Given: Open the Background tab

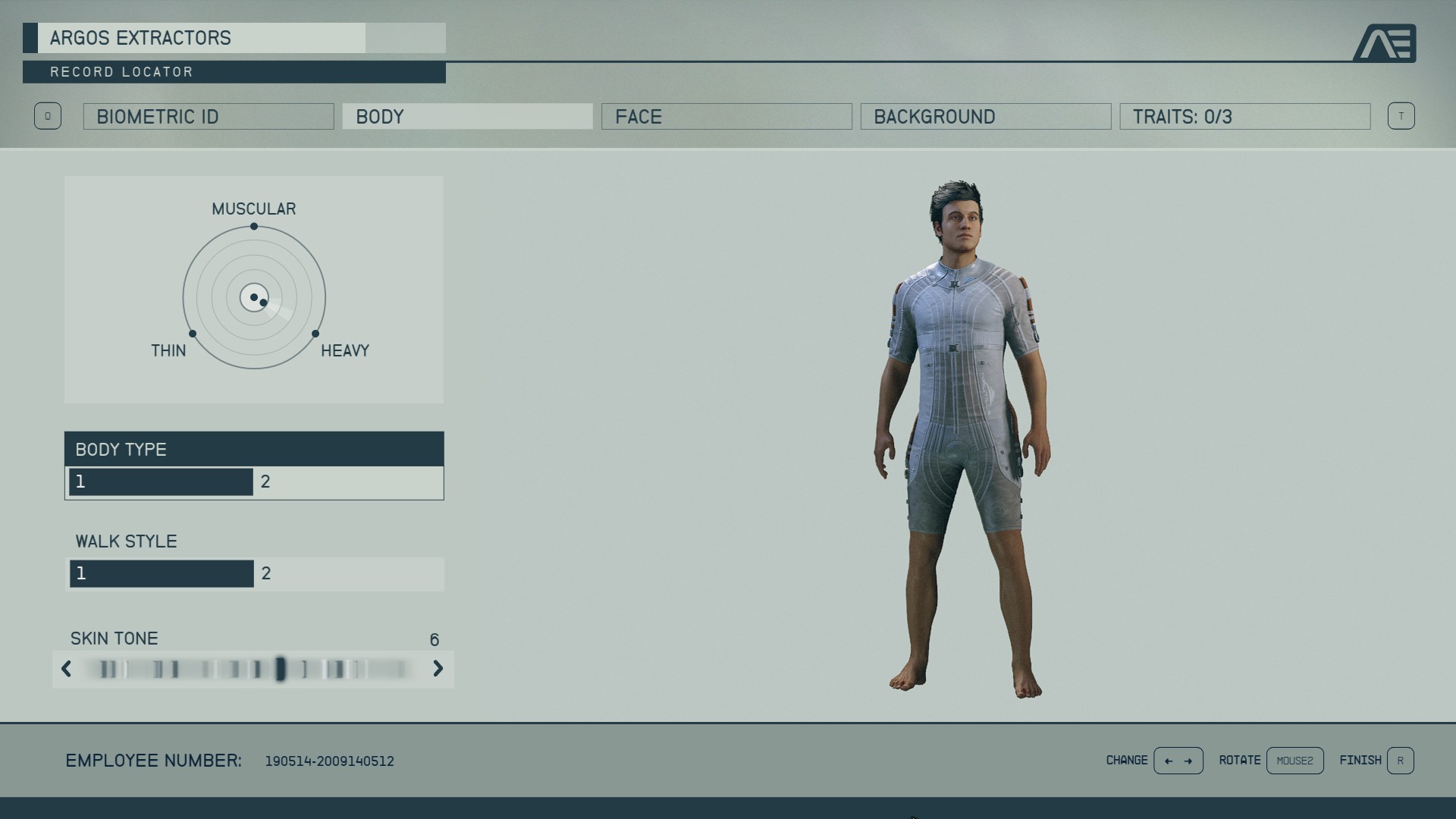Looking at the screenshot, I should (986, 116).
